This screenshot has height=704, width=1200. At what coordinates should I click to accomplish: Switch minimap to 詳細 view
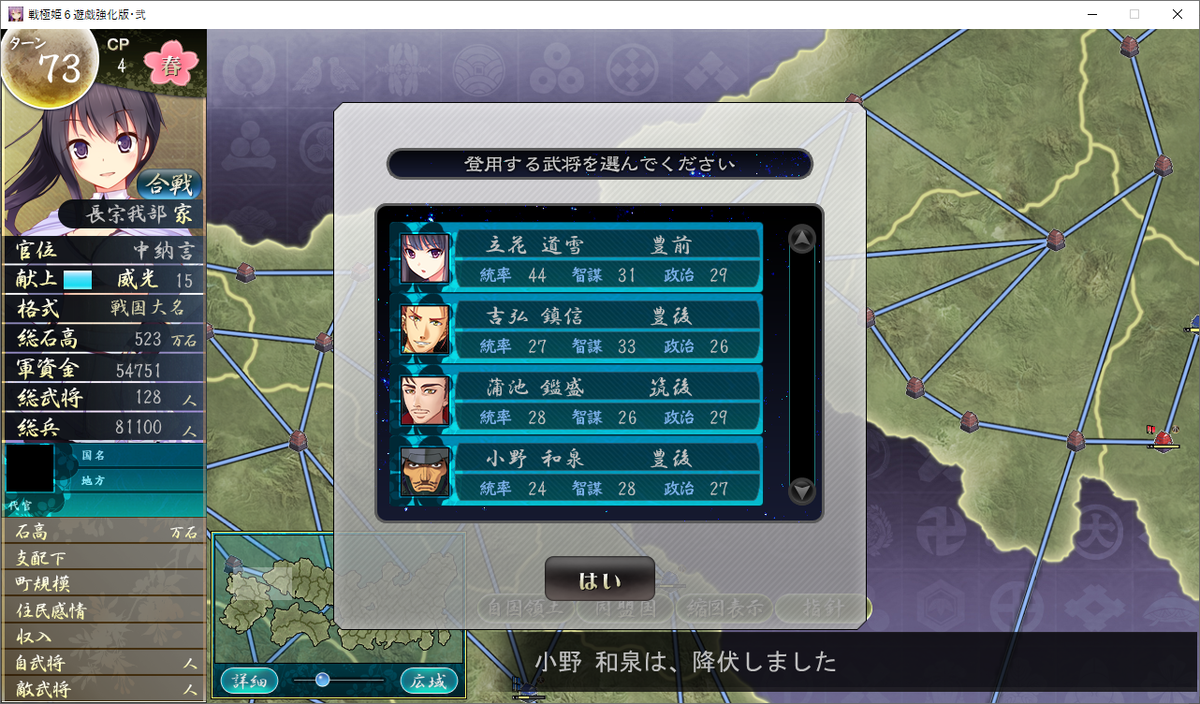249,681
